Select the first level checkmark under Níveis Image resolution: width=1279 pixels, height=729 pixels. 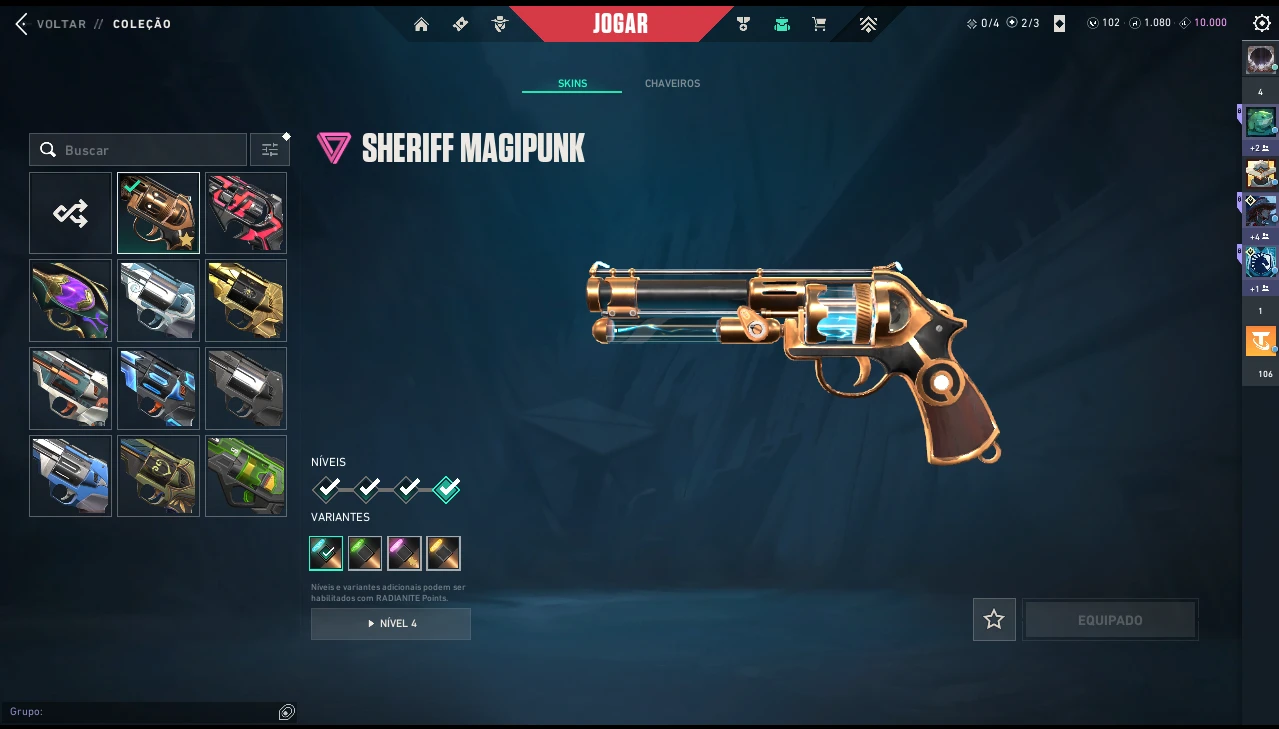coord(327,489)
